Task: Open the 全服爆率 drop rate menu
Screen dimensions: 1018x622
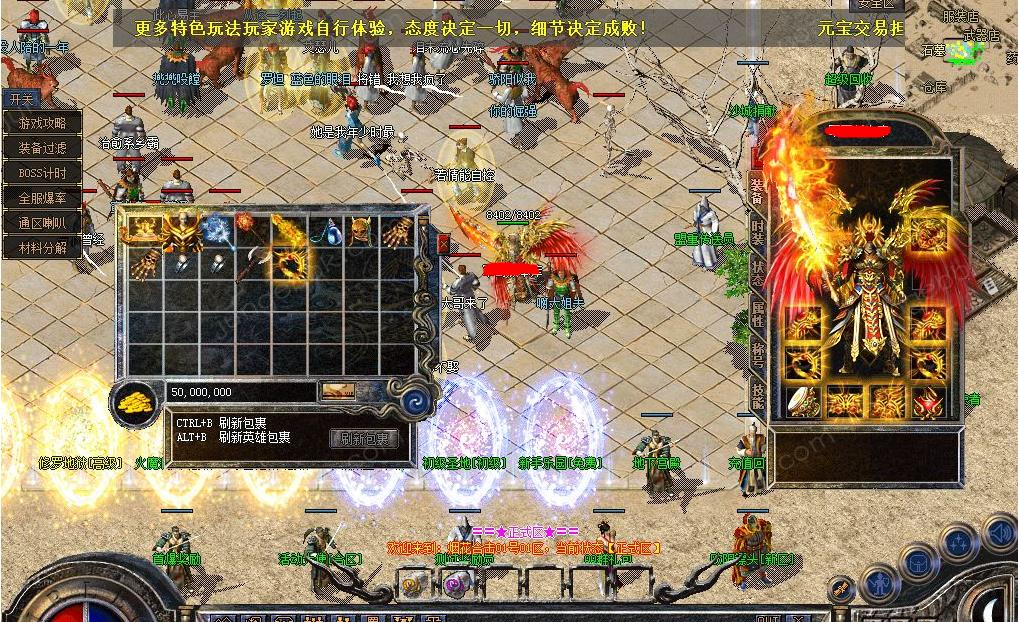Action: click(42, 198)
